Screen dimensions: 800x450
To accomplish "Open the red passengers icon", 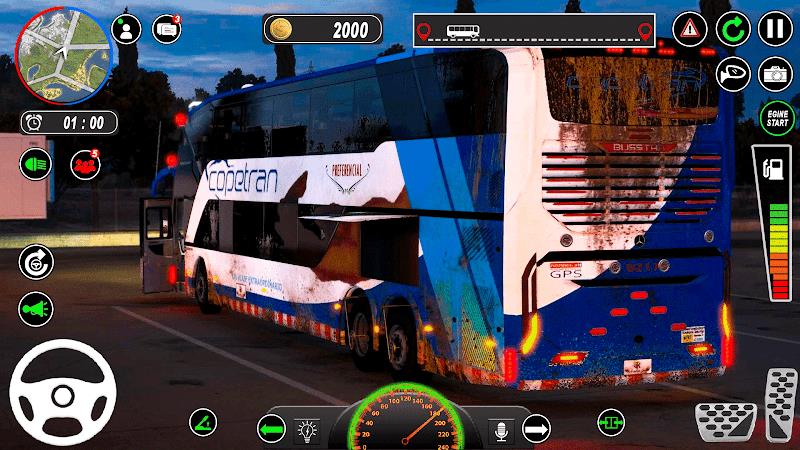I will [x=85, y=163].
